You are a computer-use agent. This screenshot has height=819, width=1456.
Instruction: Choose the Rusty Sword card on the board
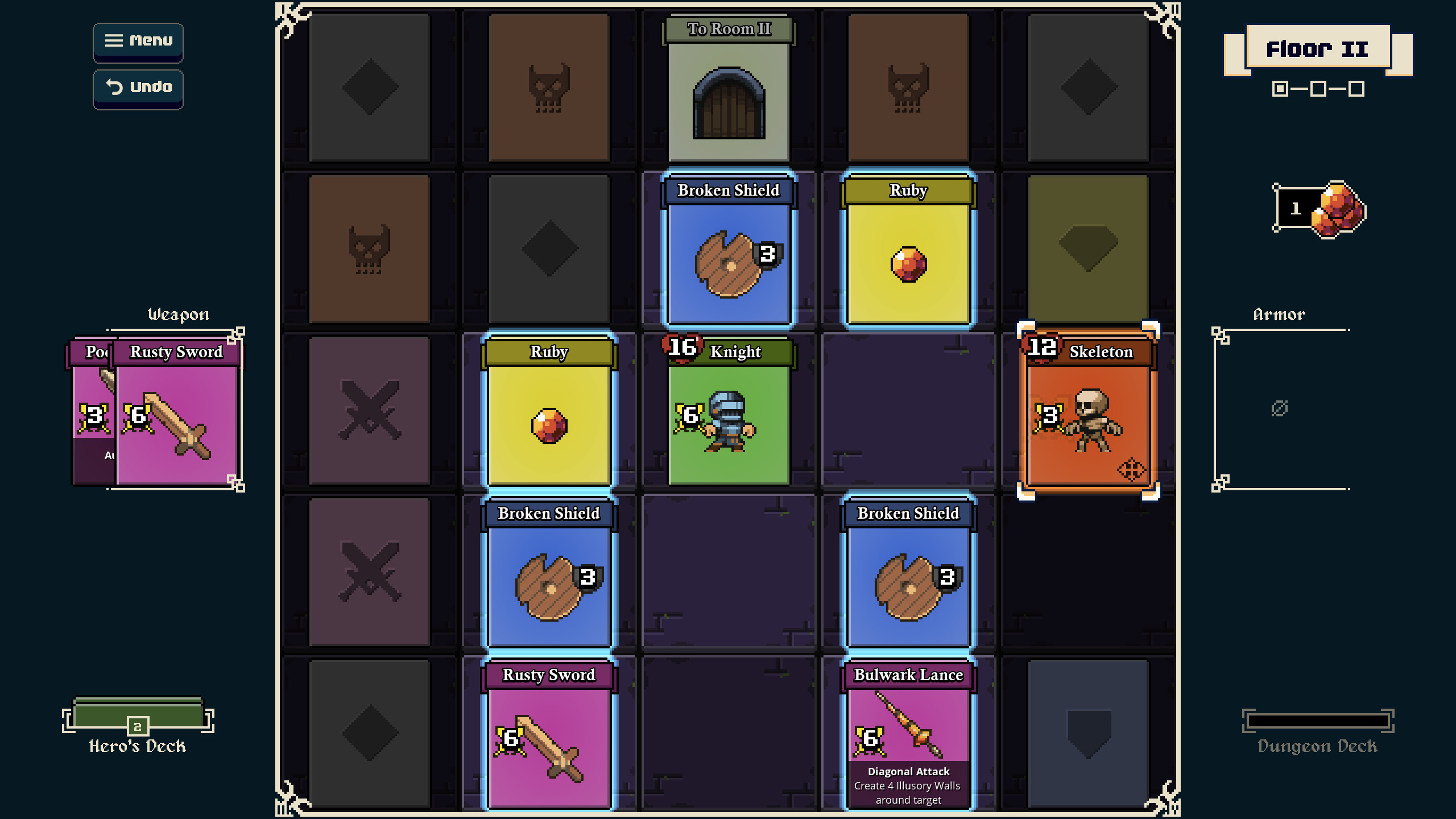pos(549,734)
